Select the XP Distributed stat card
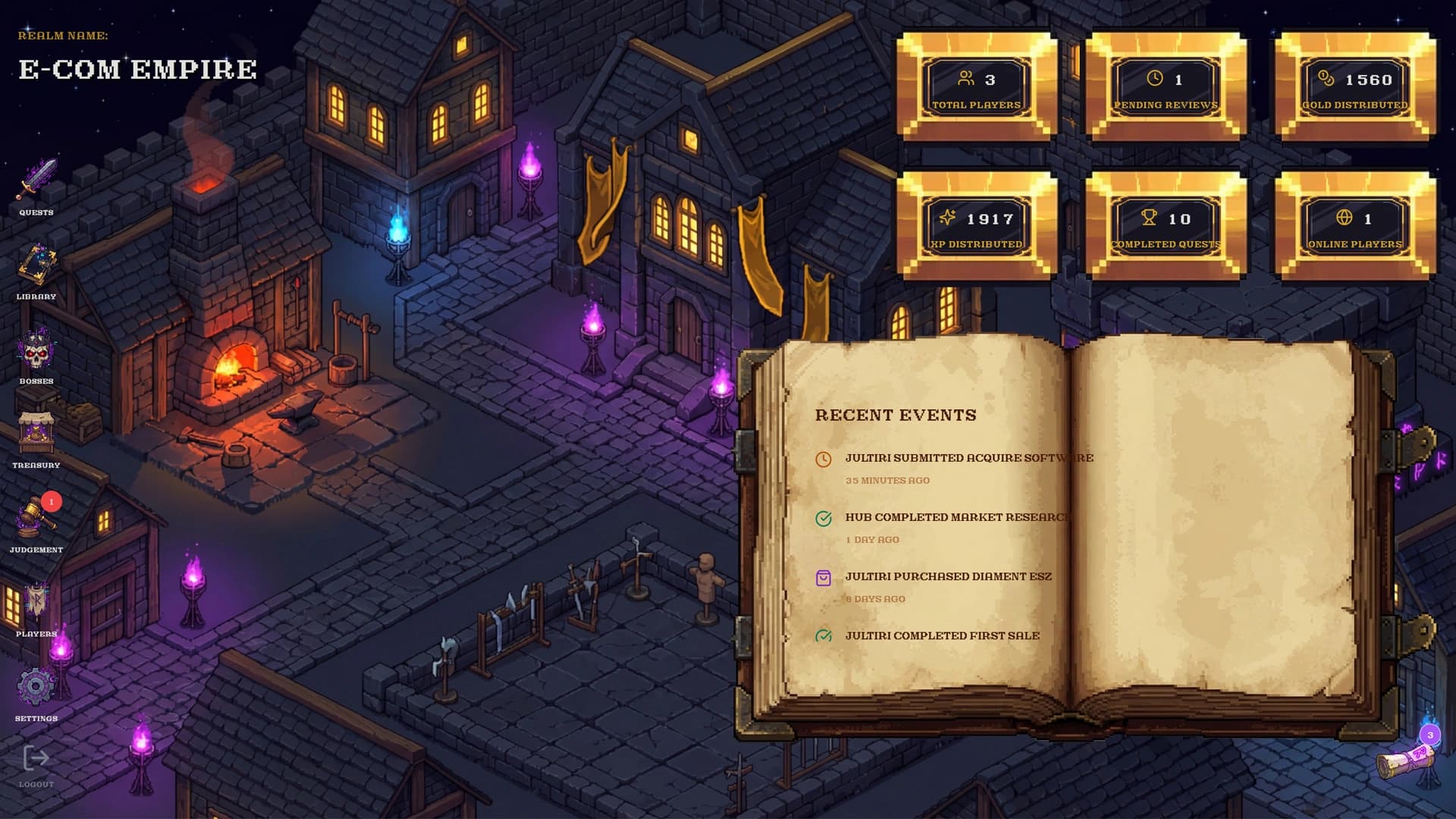 click(x=977, y=226)
